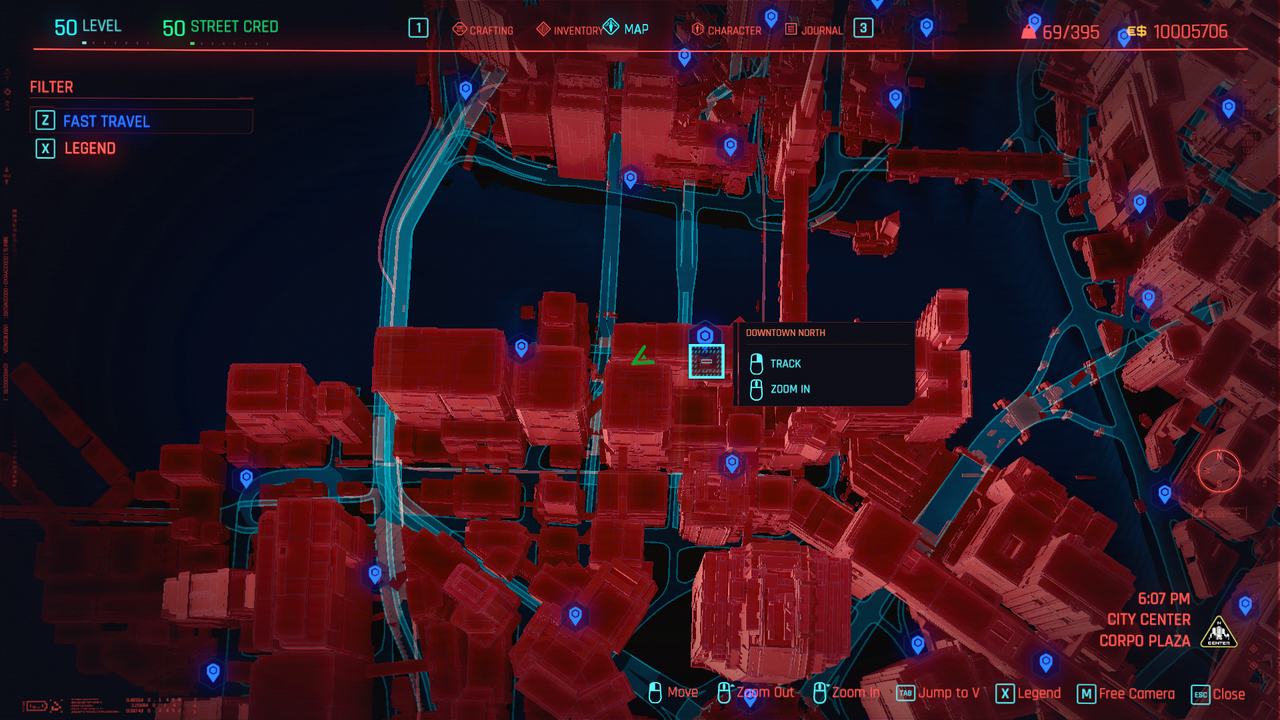1280x720 pixels.
Task: Close the map screen
Action: pos(1219,694)
